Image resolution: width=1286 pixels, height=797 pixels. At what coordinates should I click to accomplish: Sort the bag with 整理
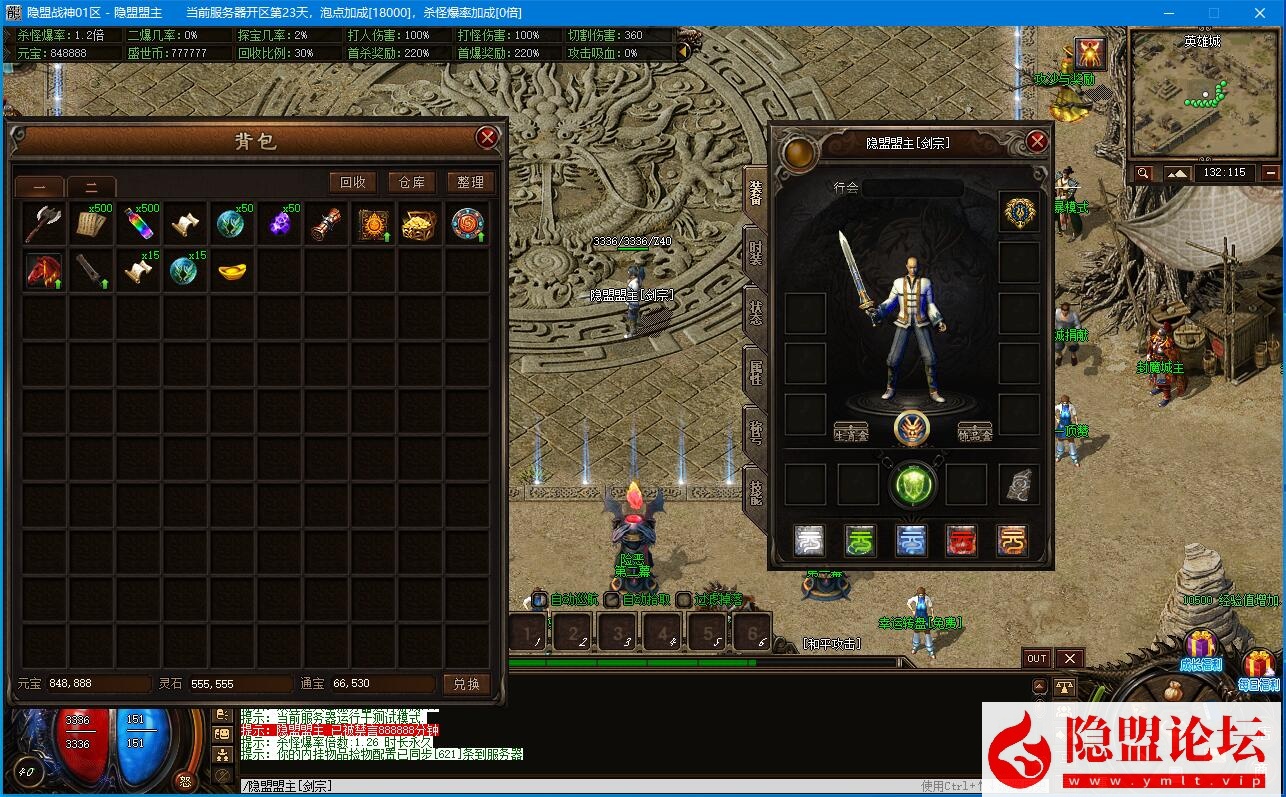[470, 182]
